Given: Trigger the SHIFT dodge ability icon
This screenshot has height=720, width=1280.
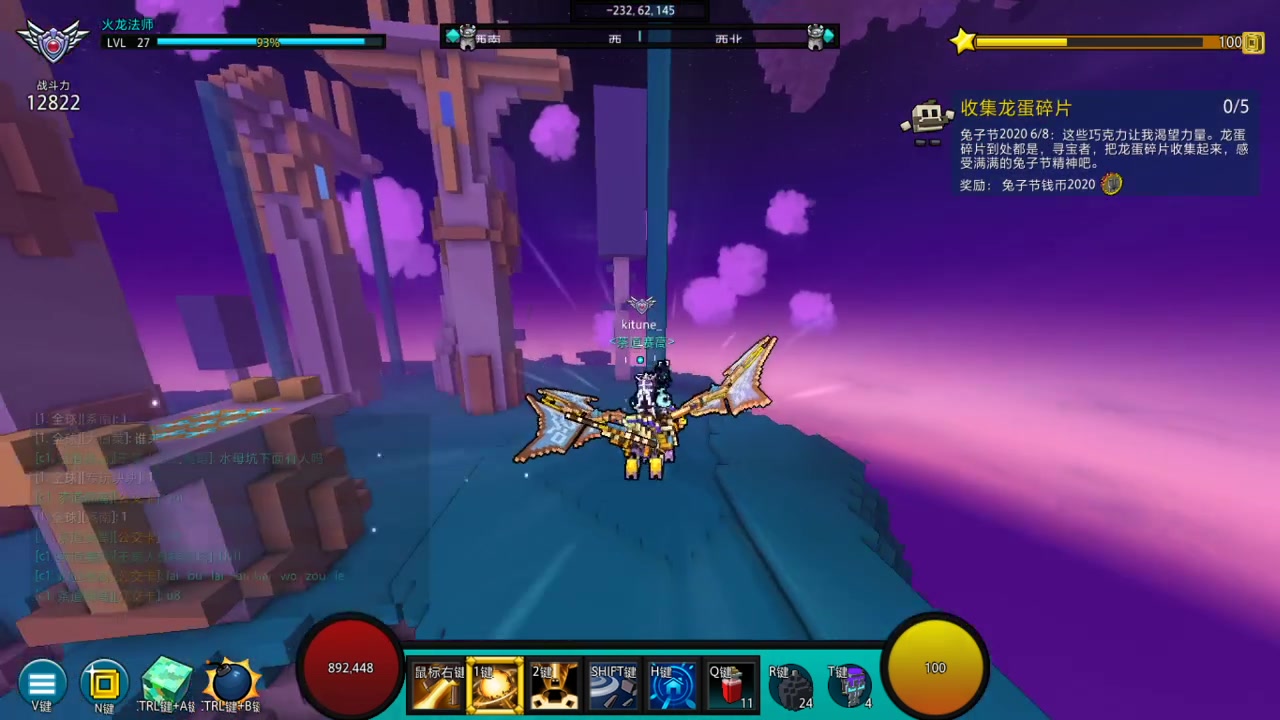Looking at the screenshot, I should (613, 686).
